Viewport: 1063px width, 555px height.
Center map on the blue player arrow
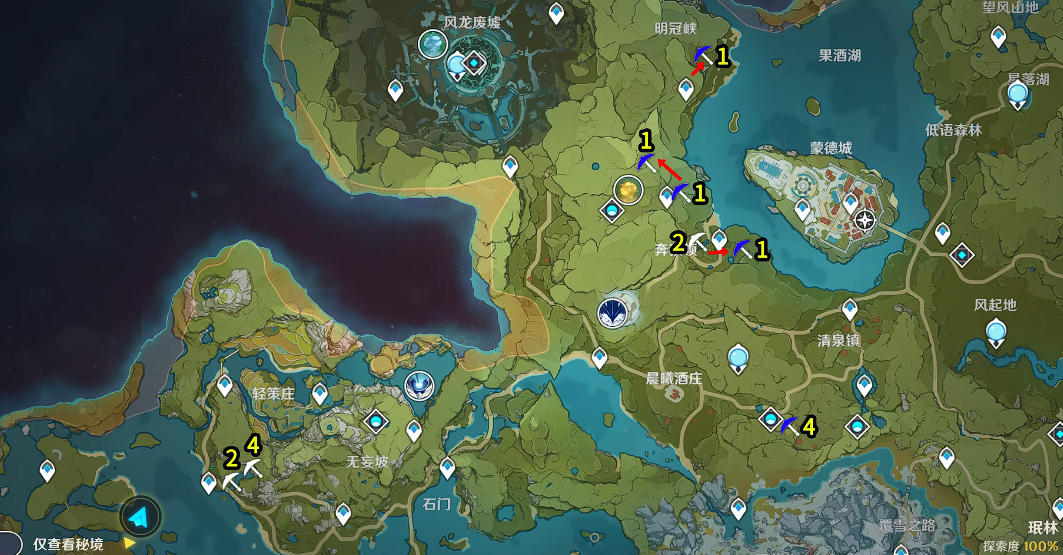[x=140, y=517]
